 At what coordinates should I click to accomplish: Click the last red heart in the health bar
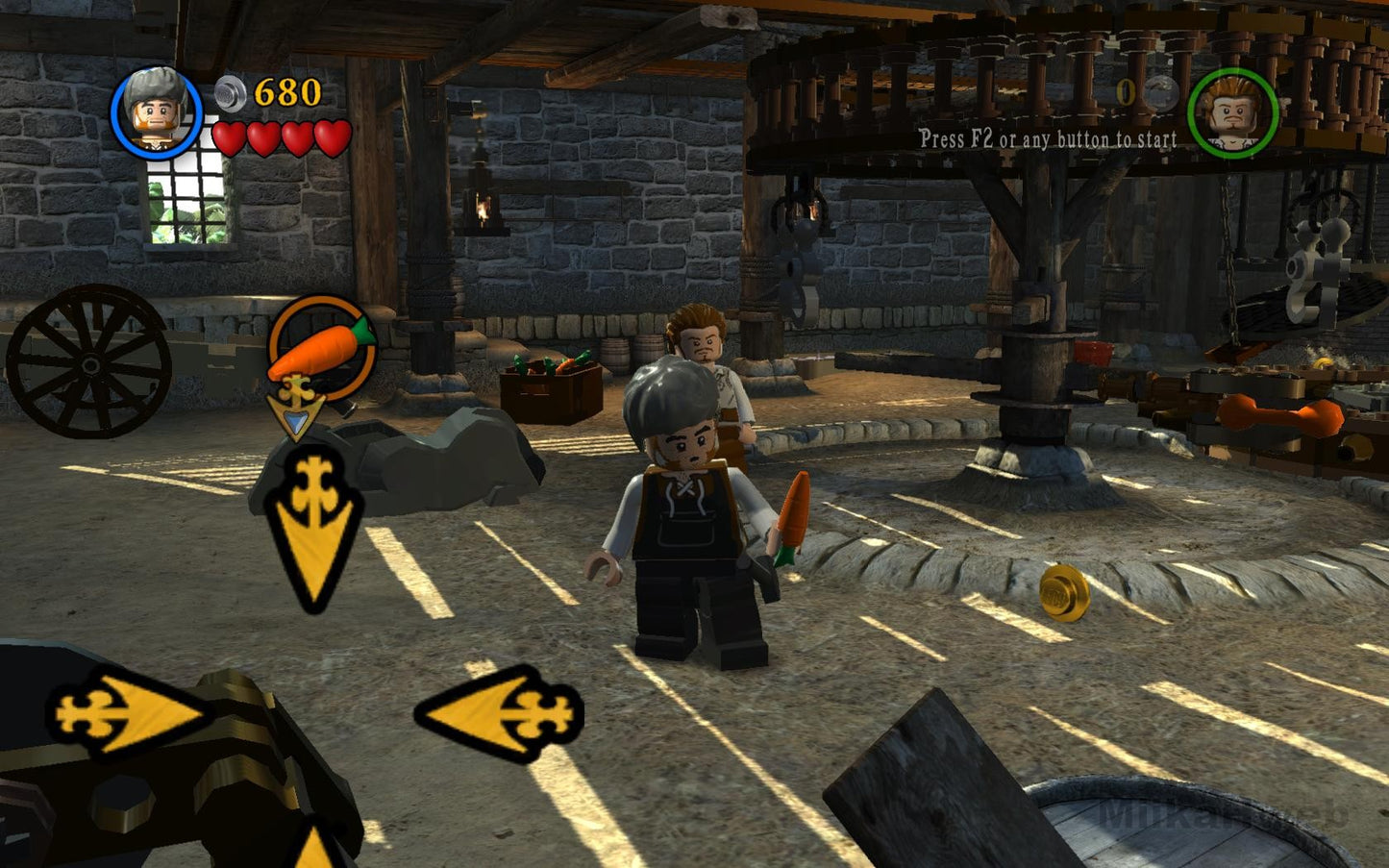329,136
